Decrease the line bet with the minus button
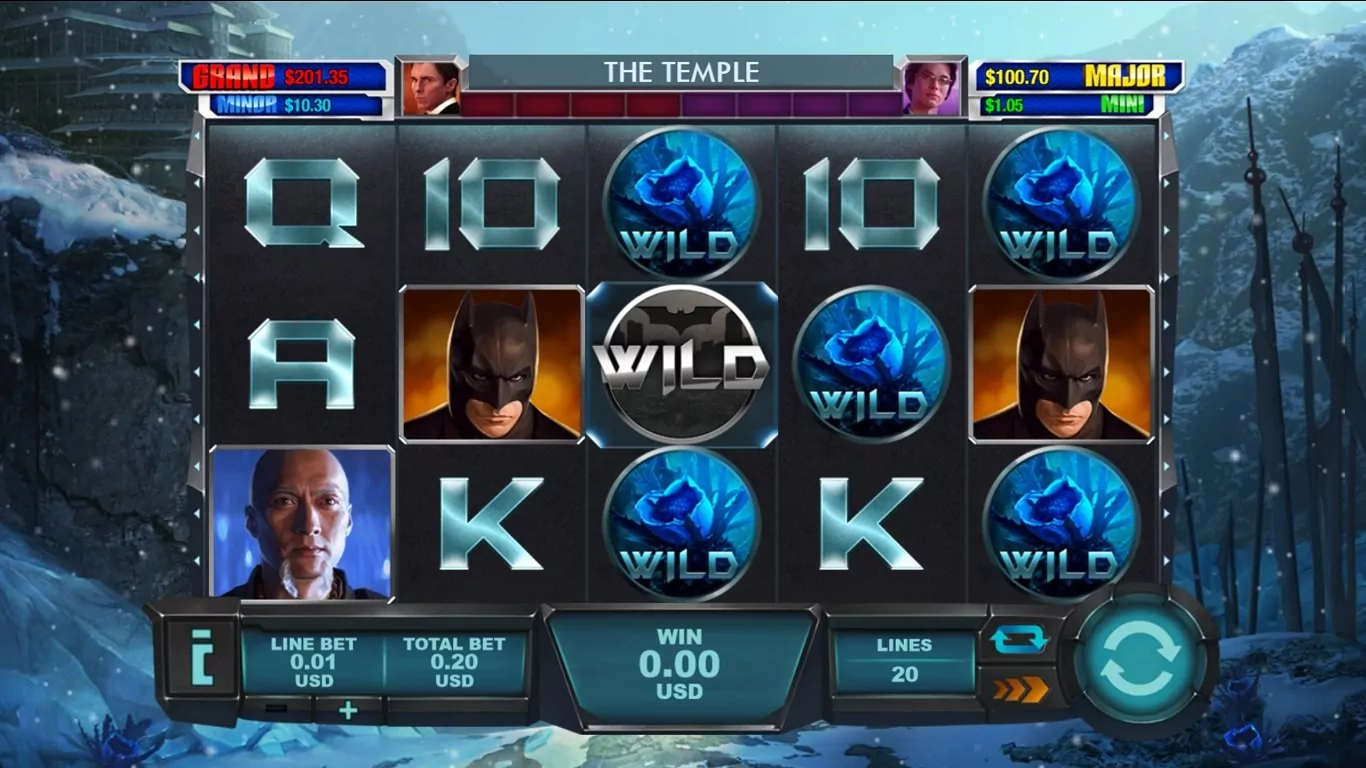The width and height of the screenshot is (1366, 768). [x=277, y=710]
